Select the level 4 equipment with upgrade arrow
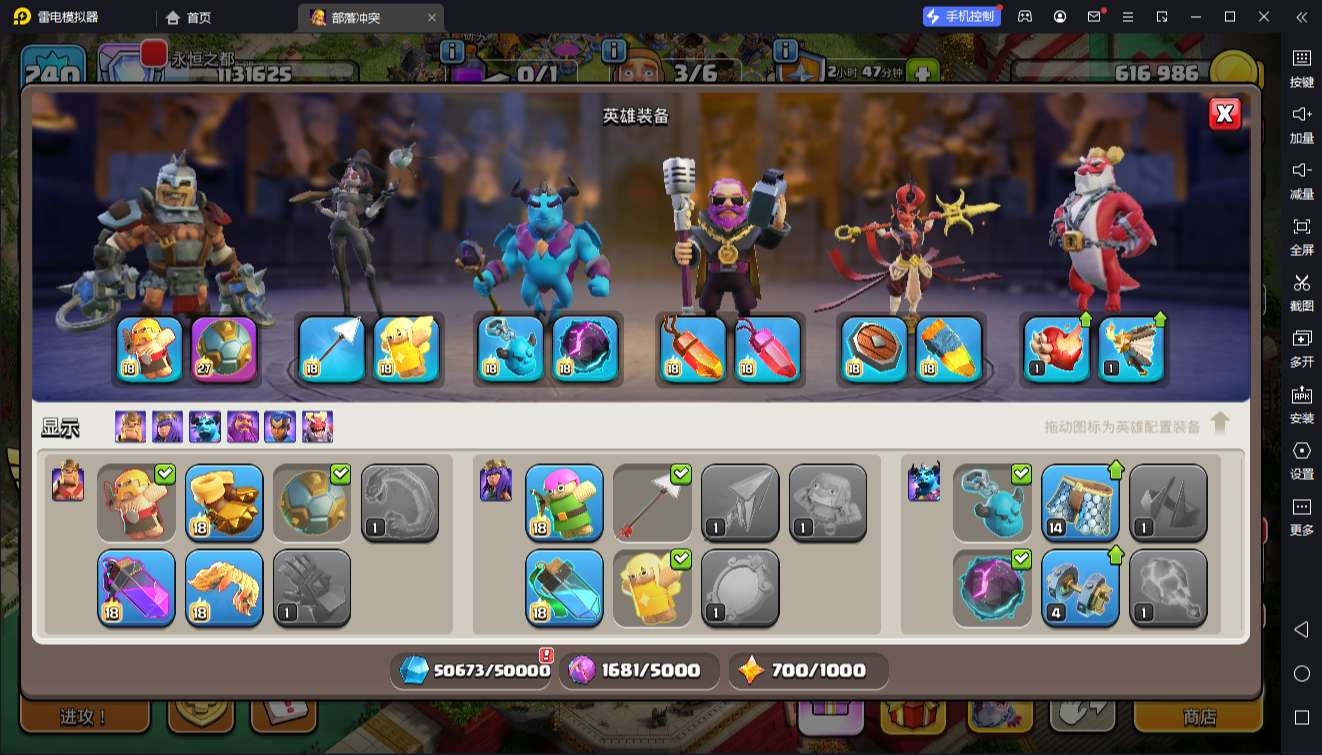Viewport: 1322px width, 755px height. coord(1080,588)
